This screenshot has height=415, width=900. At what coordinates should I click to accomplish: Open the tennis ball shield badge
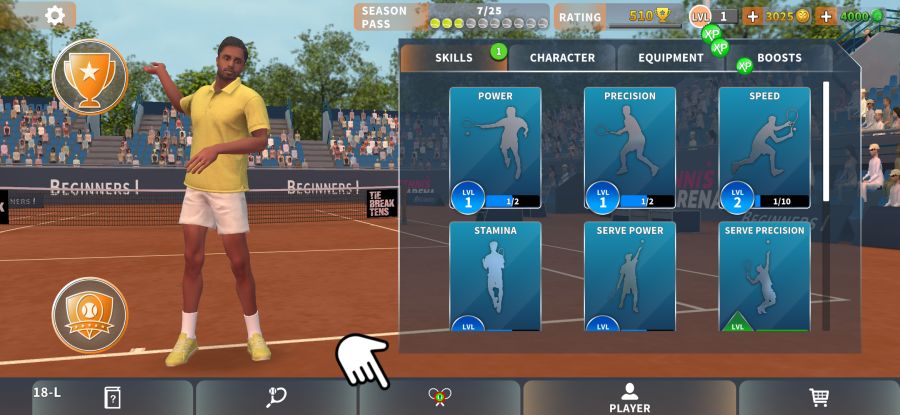tap(90, 314)
